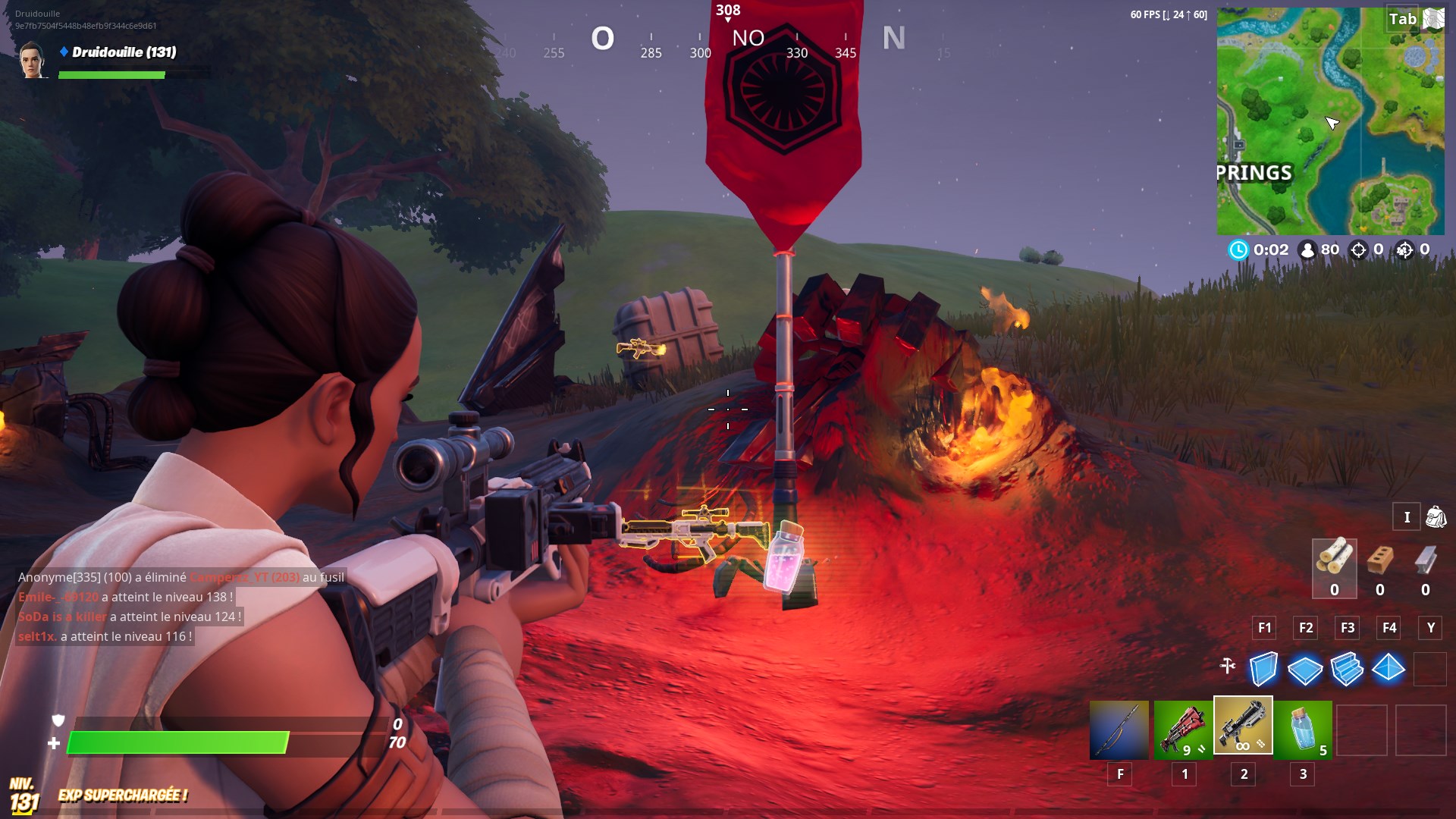Choose the small shield potion slot
The width and height of the screenshot is (1456, 819).
tap(1303, 730)
